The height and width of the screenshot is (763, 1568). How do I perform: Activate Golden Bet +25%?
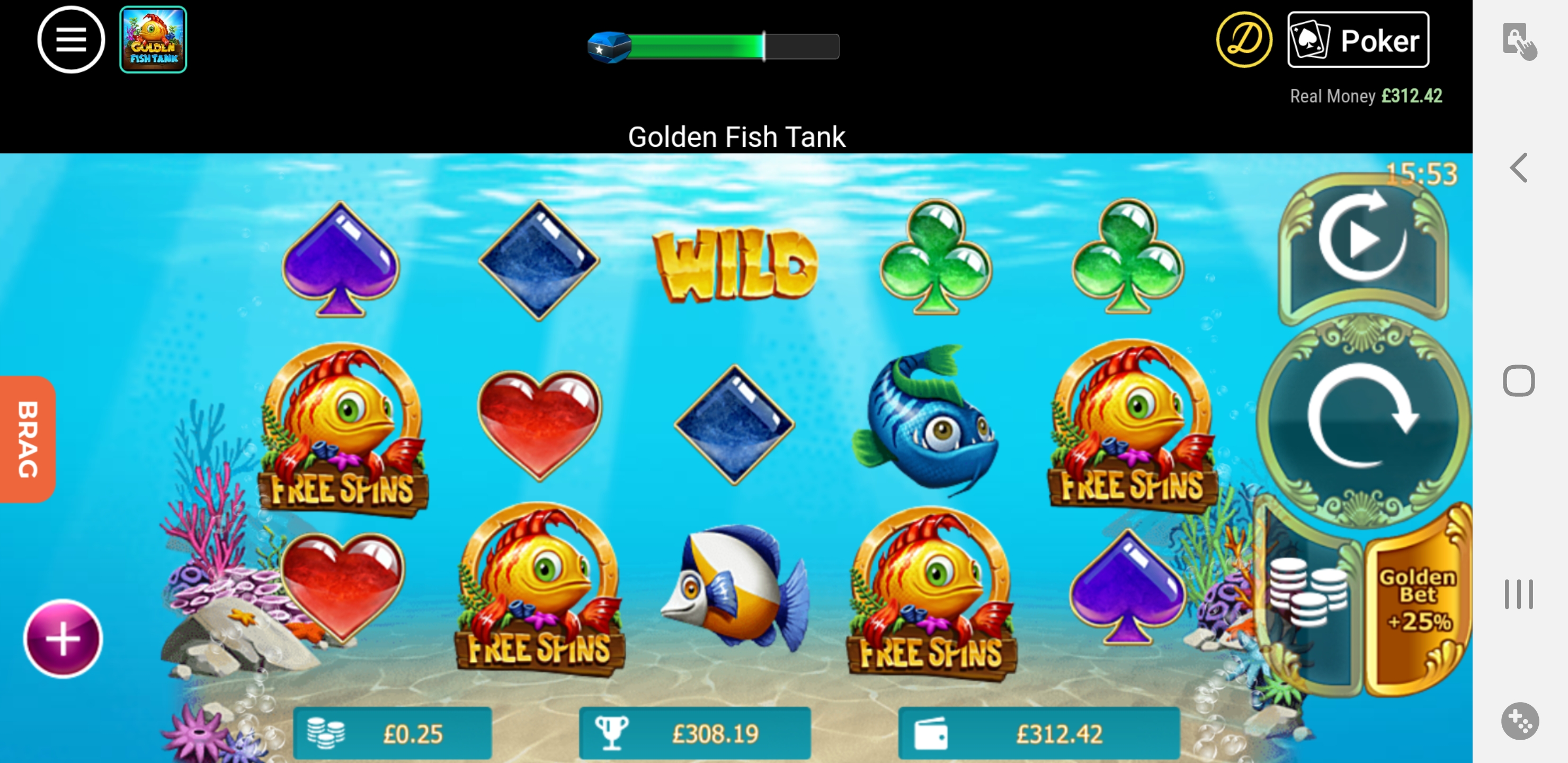[x=1417, y=600]
